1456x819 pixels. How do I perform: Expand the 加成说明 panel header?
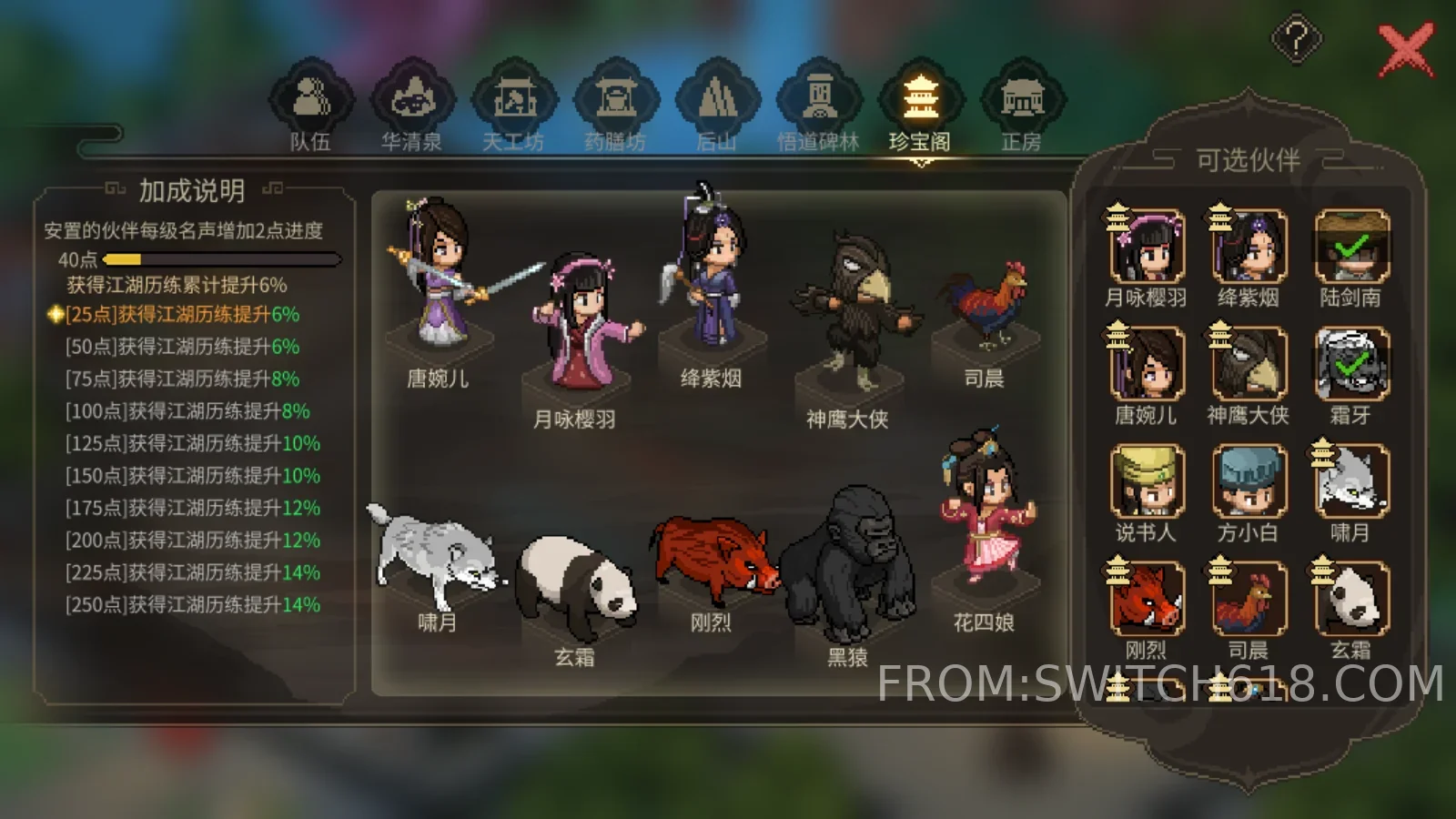[194, 191]
